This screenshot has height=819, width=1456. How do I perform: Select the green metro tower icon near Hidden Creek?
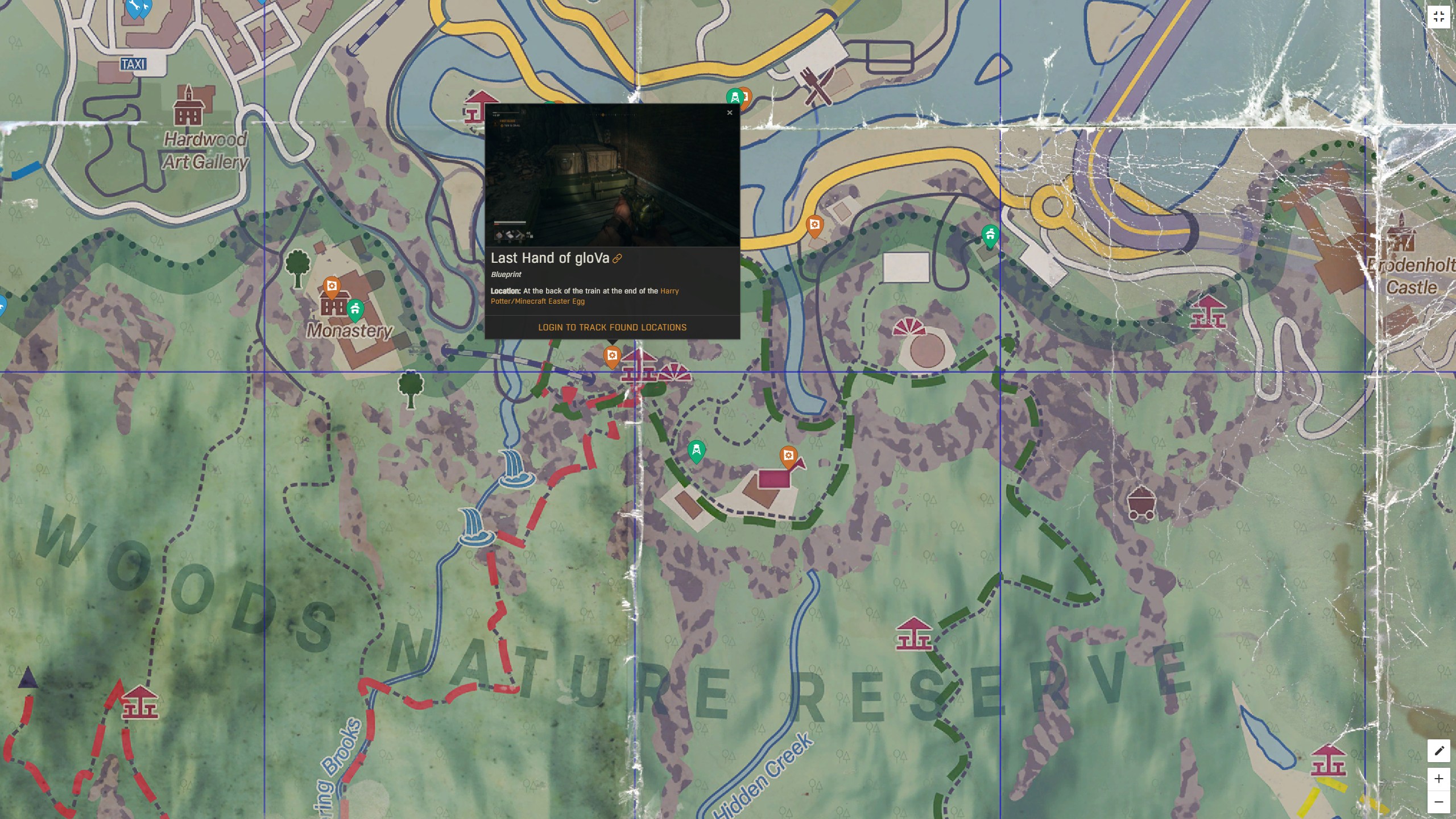[697, 449]
